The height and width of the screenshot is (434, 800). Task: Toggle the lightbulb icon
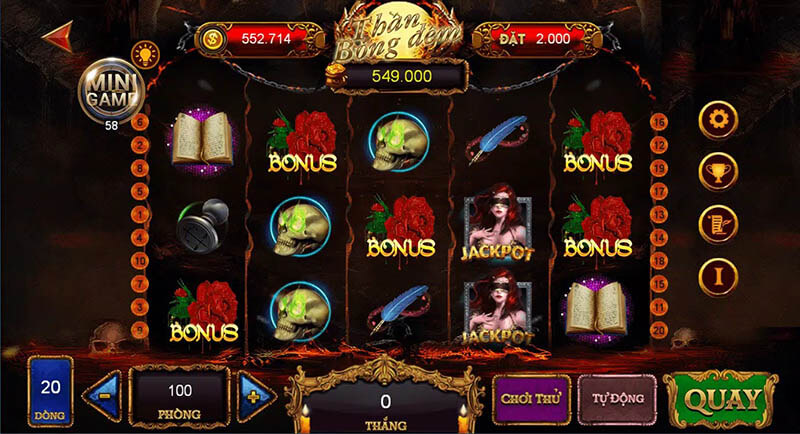(146, 52)
